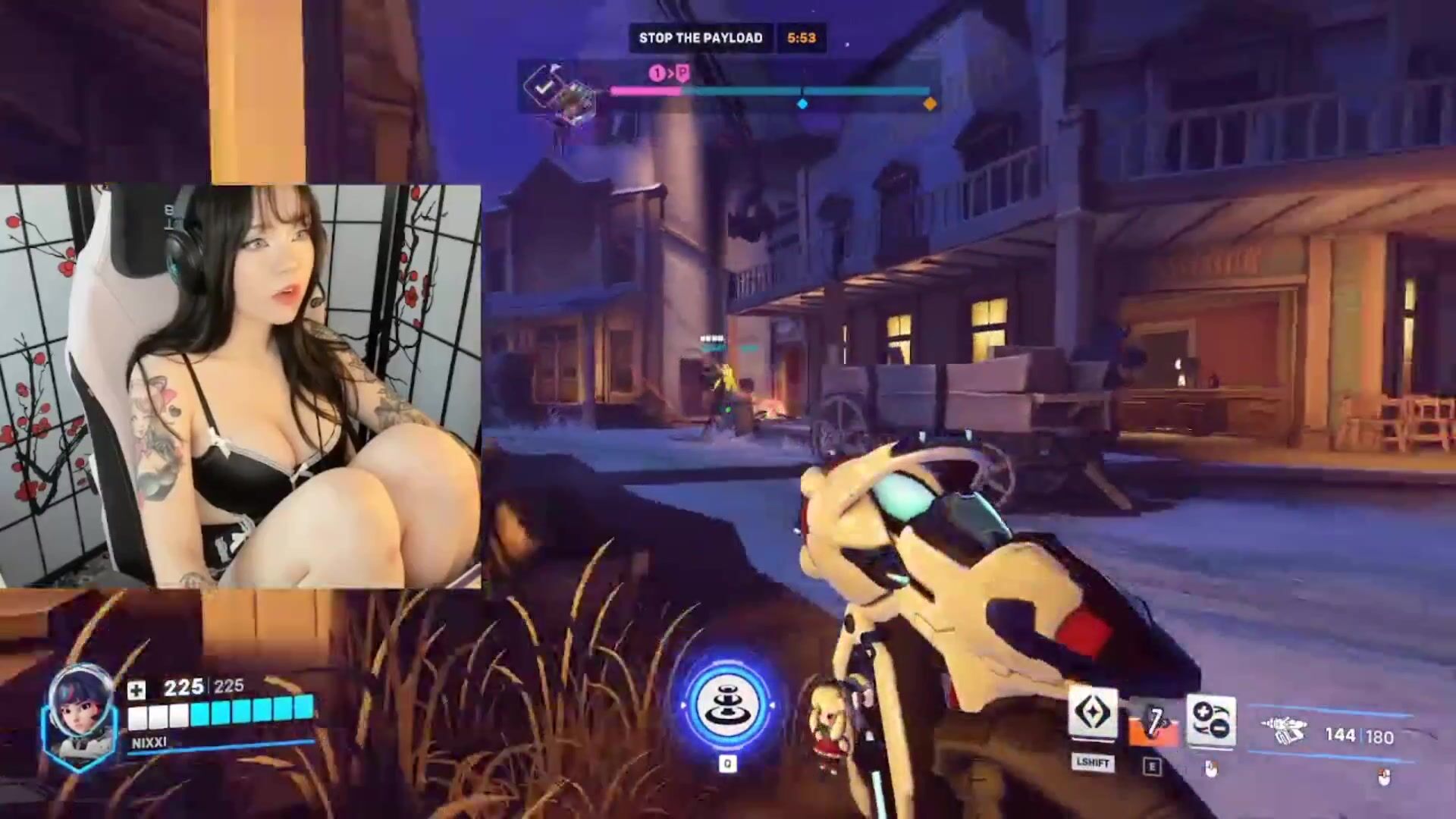Trigger the Pulsar Torpedoes plus-minus ability
1456x819 pixels.
click(1210, 720)
